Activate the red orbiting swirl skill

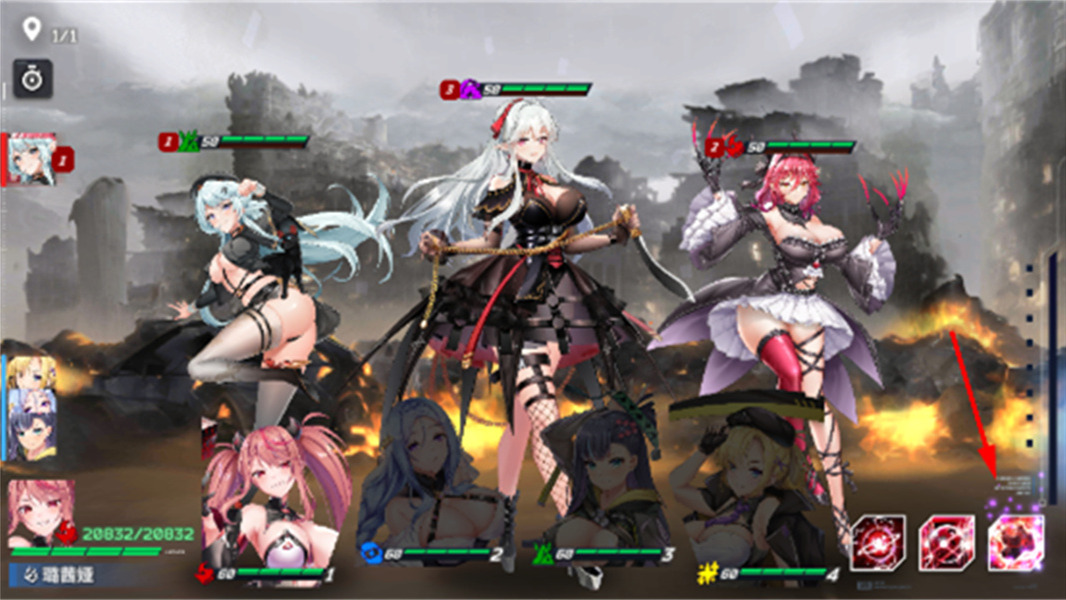[878, 543]
